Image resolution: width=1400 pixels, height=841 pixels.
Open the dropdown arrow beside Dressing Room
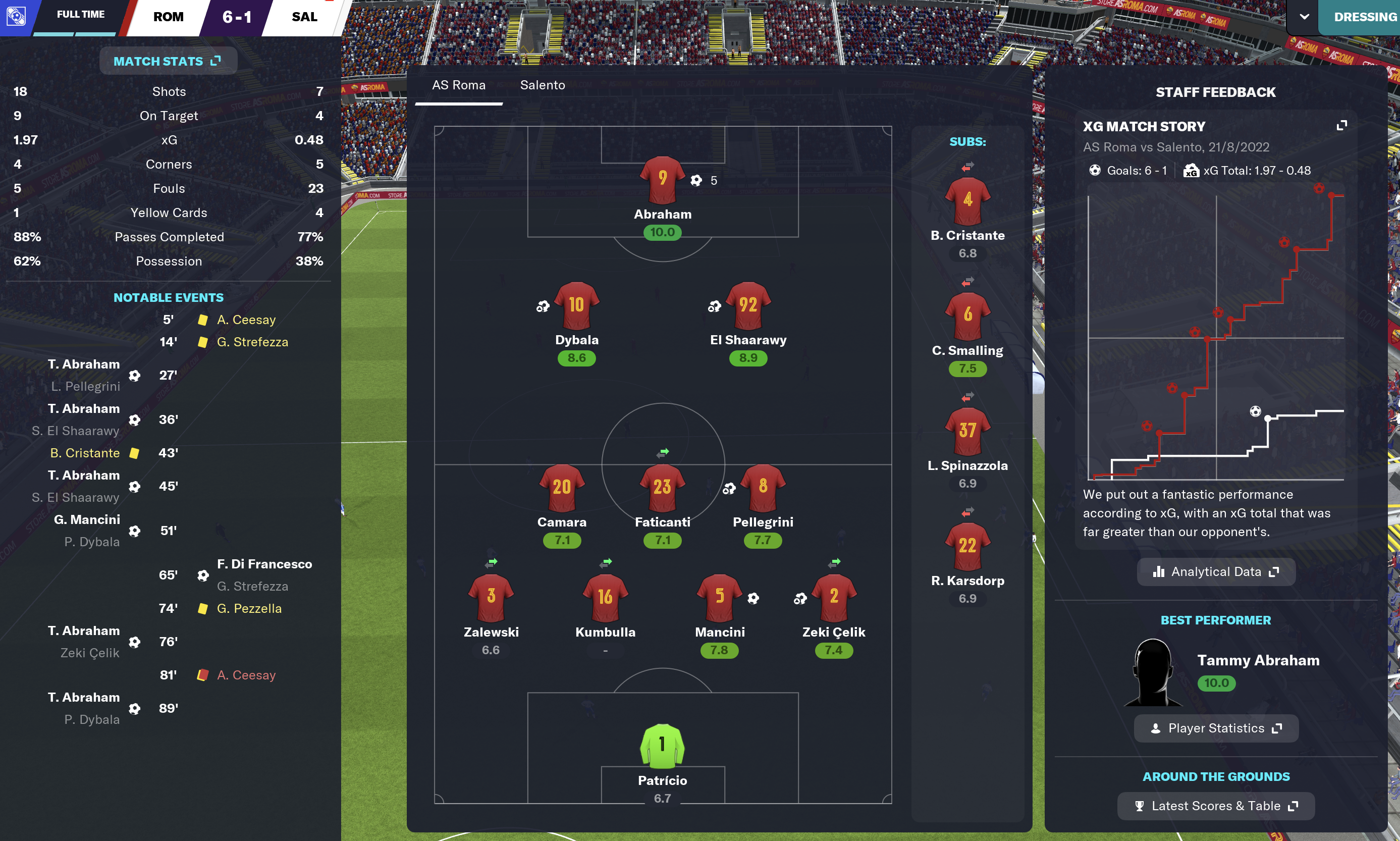tap(1304, 17)
